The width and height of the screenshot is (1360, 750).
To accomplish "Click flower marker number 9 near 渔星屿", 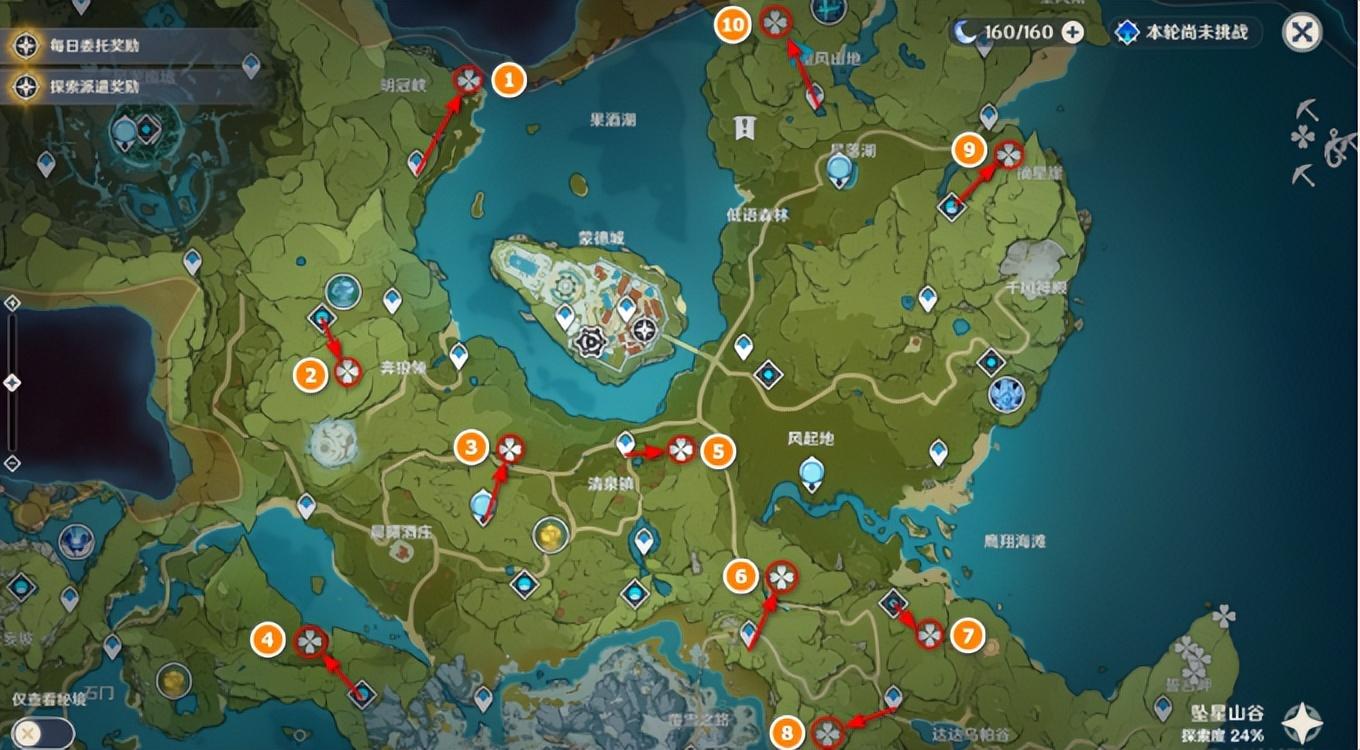I will click(1009, 154).
